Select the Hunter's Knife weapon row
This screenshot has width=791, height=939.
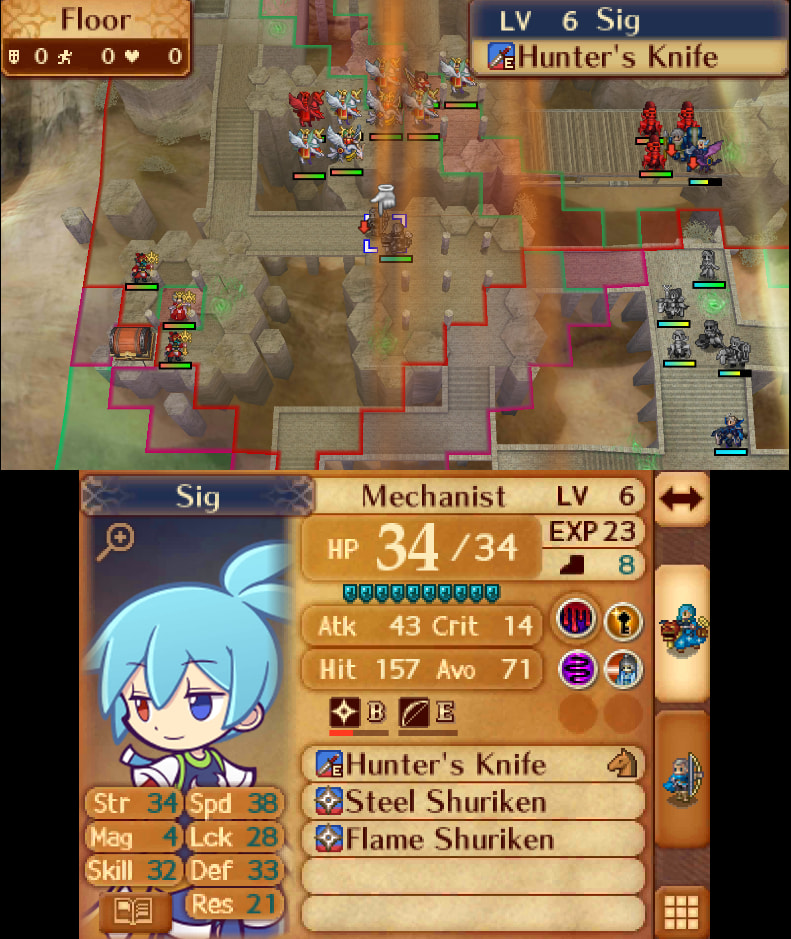pos(472,765)
